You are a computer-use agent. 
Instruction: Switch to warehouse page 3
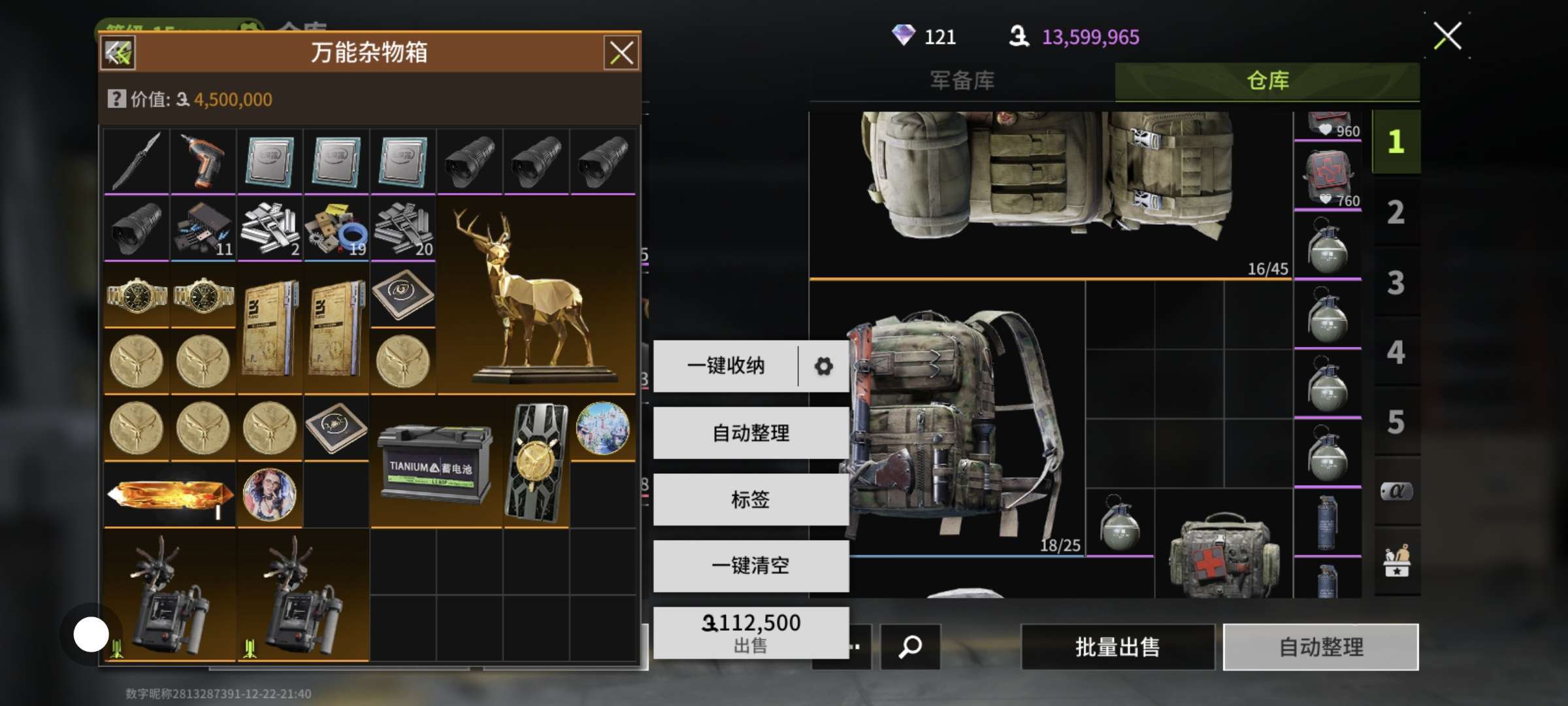pos(1396,283)
